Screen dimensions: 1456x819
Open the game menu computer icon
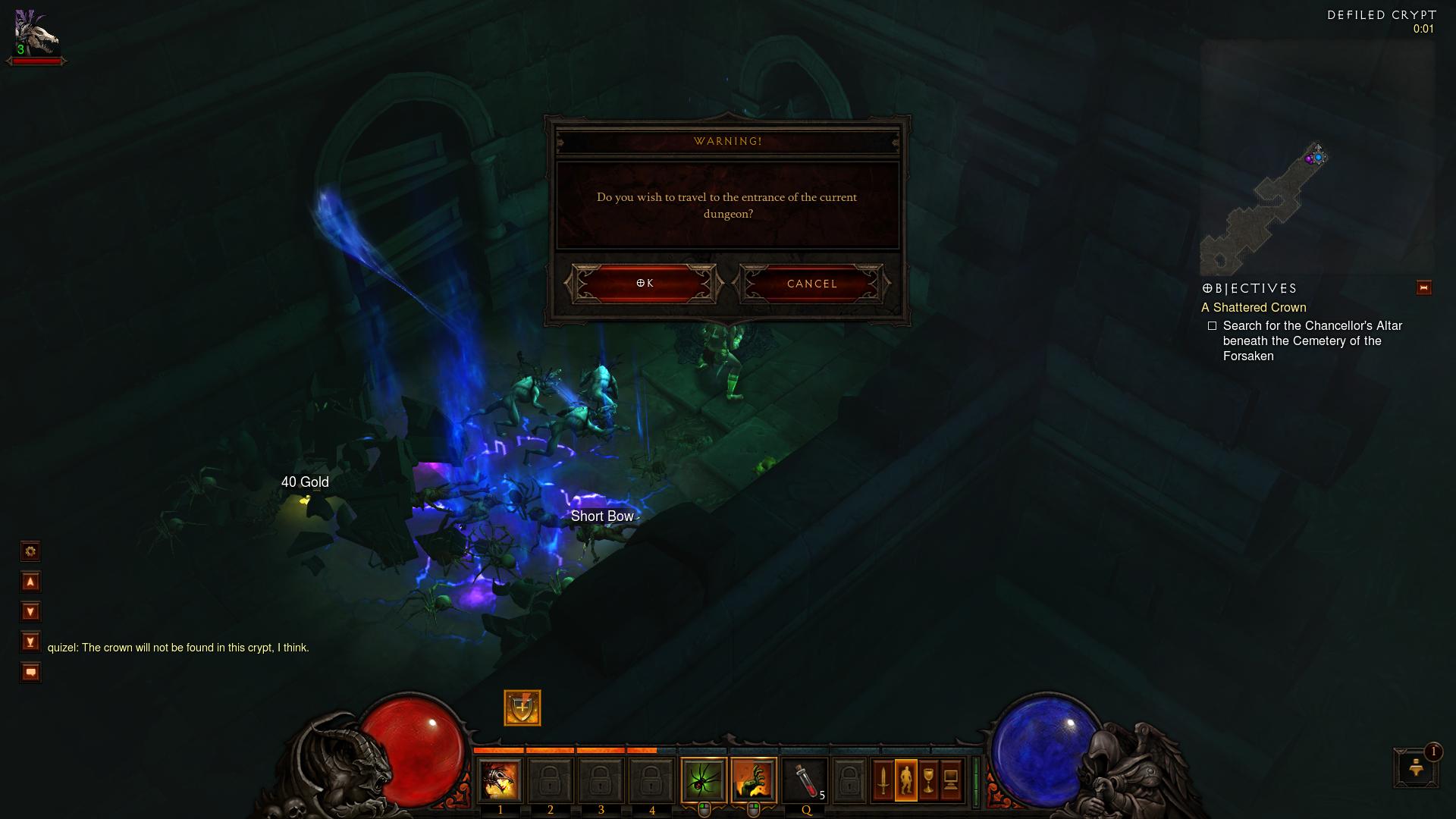tap(951, 780)
